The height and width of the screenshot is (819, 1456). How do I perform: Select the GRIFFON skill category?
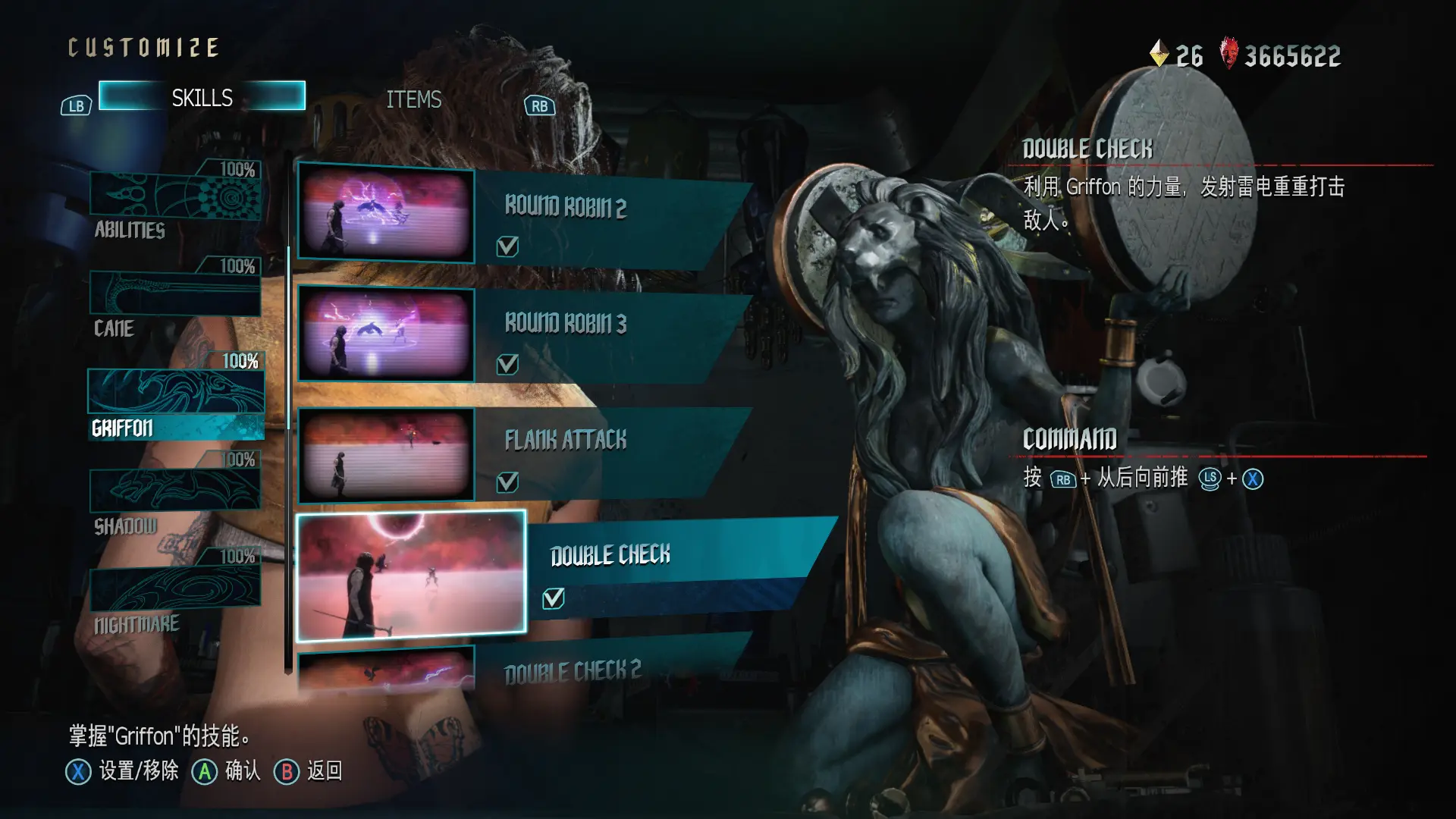(176, 402)
